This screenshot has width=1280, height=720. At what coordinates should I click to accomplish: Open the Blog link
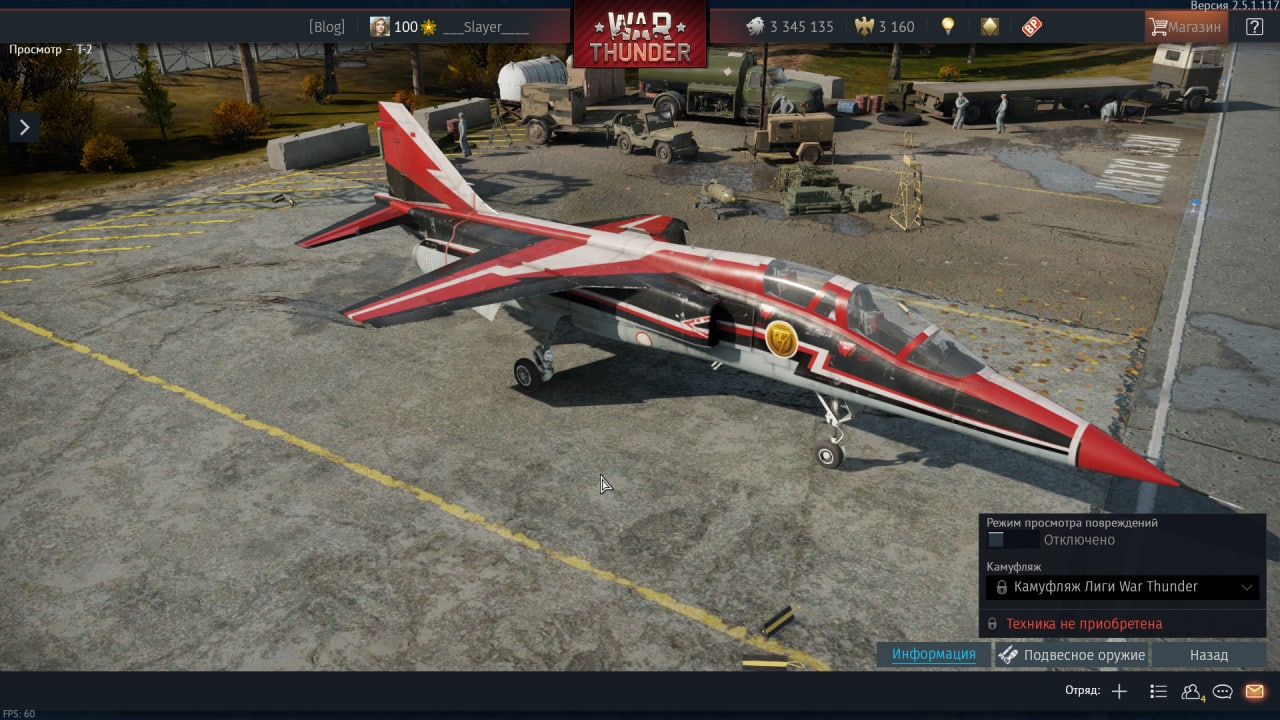[x=327, y=27]
